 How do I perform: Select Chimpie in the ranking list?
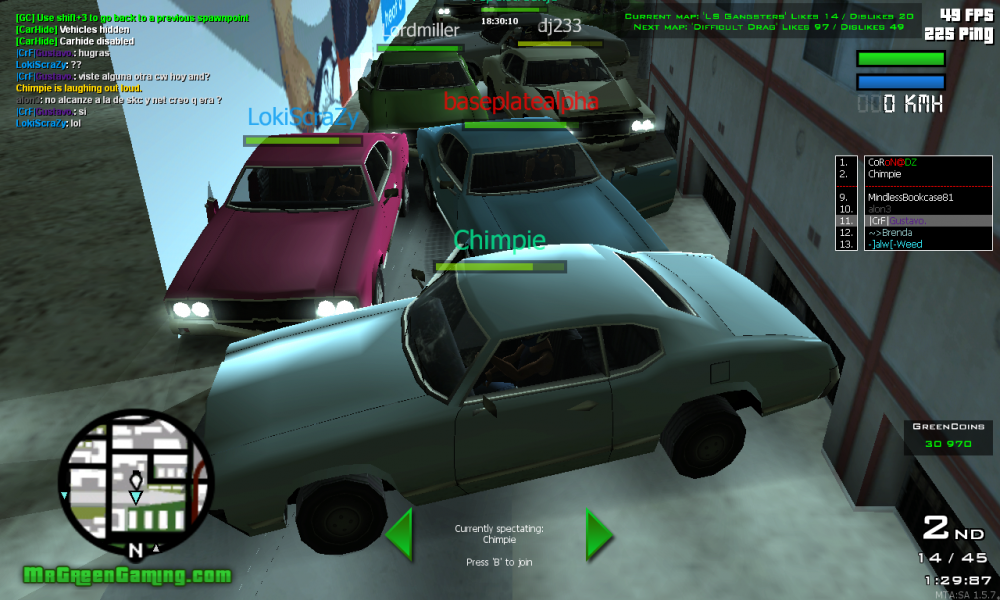(x=884, y=174)
